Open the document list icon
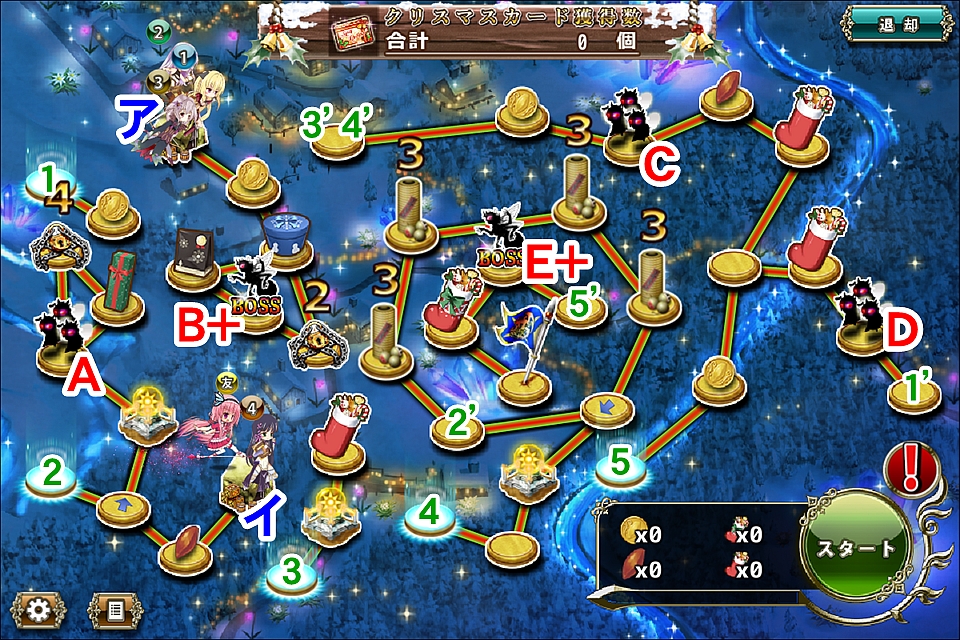Screen dimensions: 960x640 click(115, 607)
